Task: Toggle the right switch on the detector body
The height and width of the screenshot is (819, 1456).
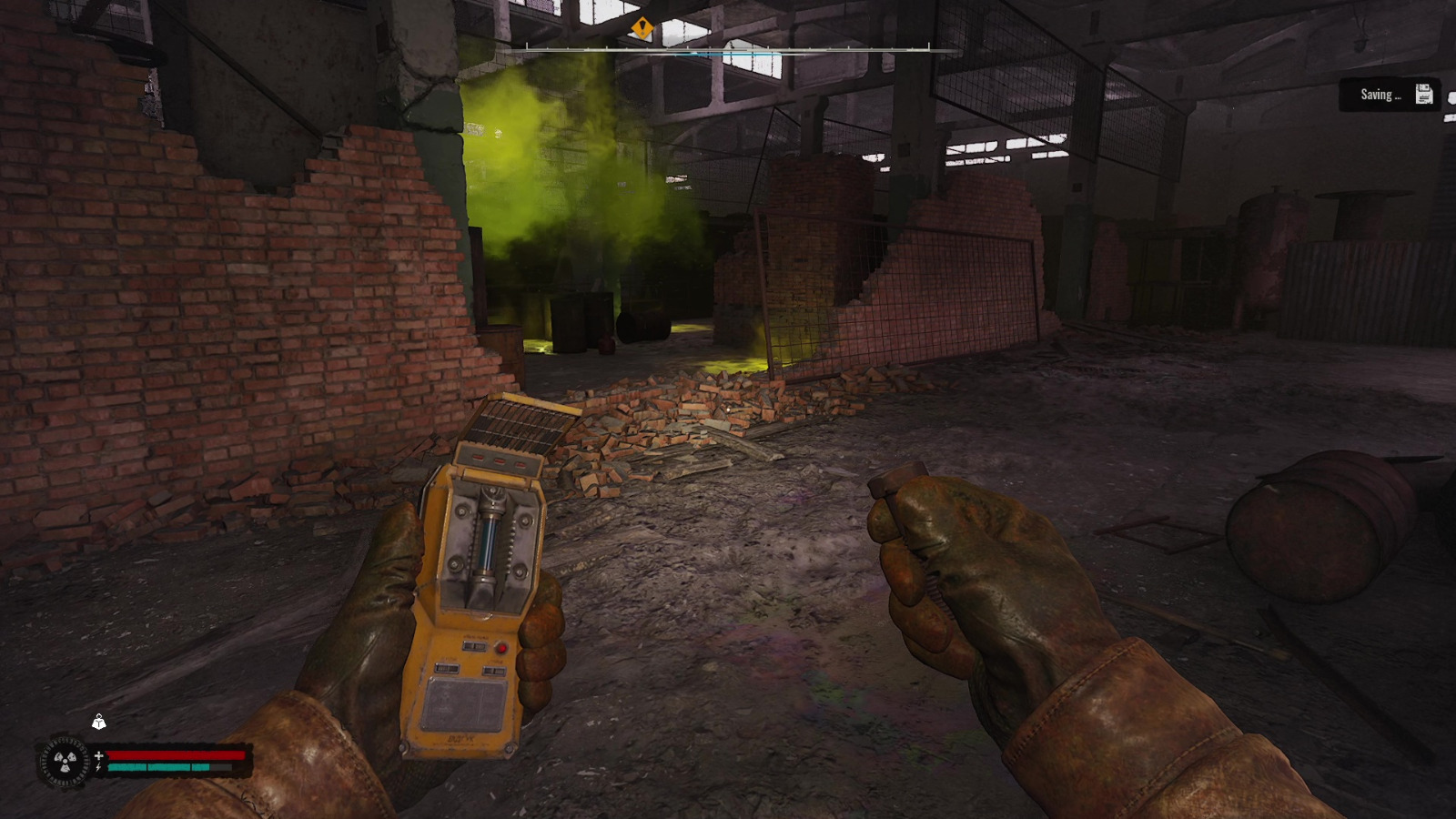Action: point(494,670)
